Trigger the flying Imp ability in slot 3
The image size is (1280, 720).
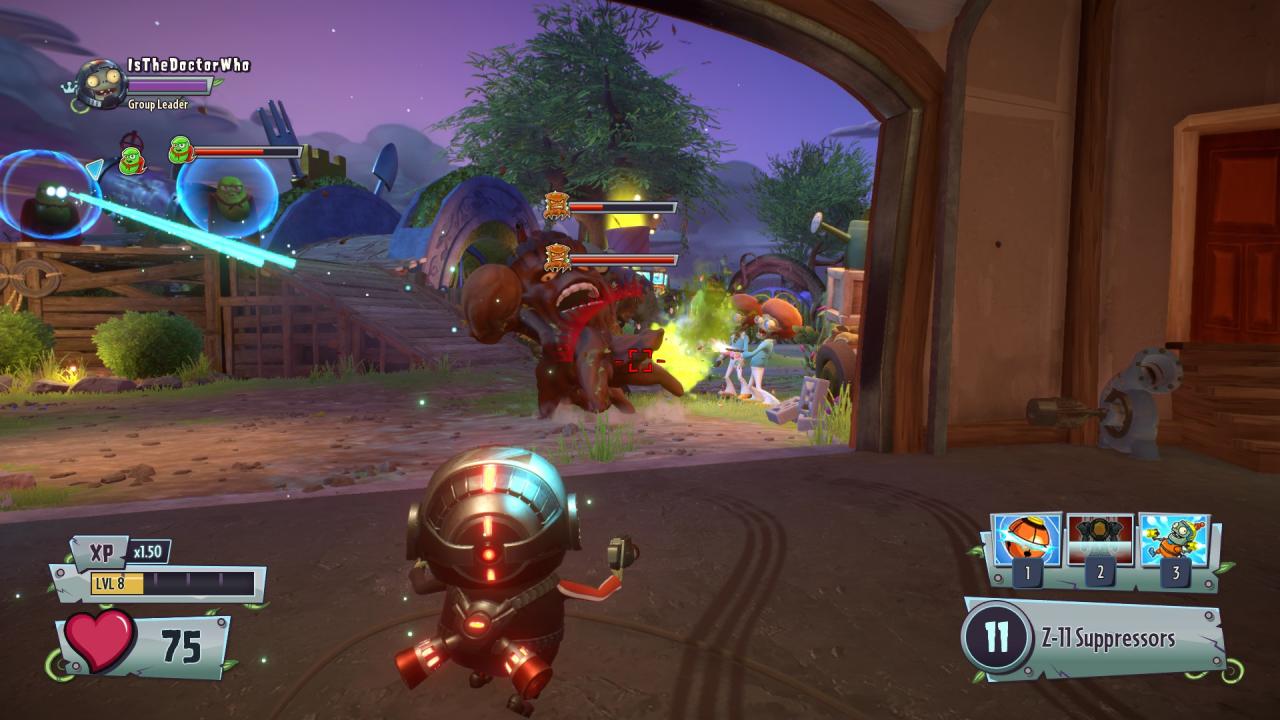pos(1174,541)
